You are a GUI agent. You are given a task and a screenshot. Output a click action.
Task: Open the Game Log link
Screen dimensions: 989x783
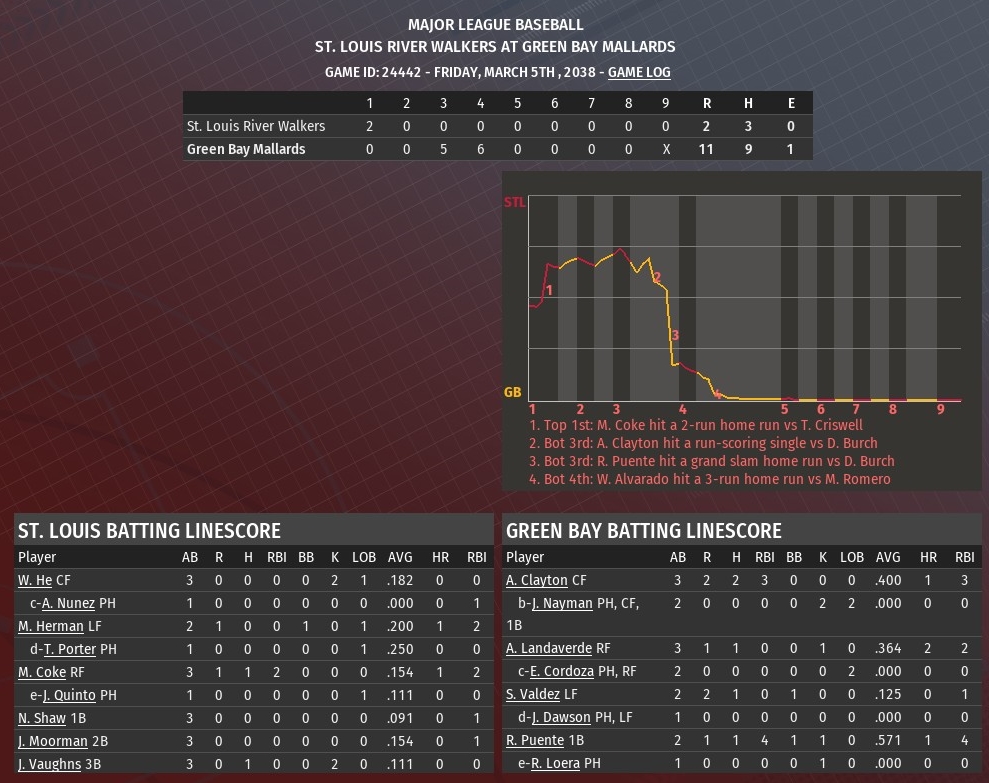pos(639,72)
